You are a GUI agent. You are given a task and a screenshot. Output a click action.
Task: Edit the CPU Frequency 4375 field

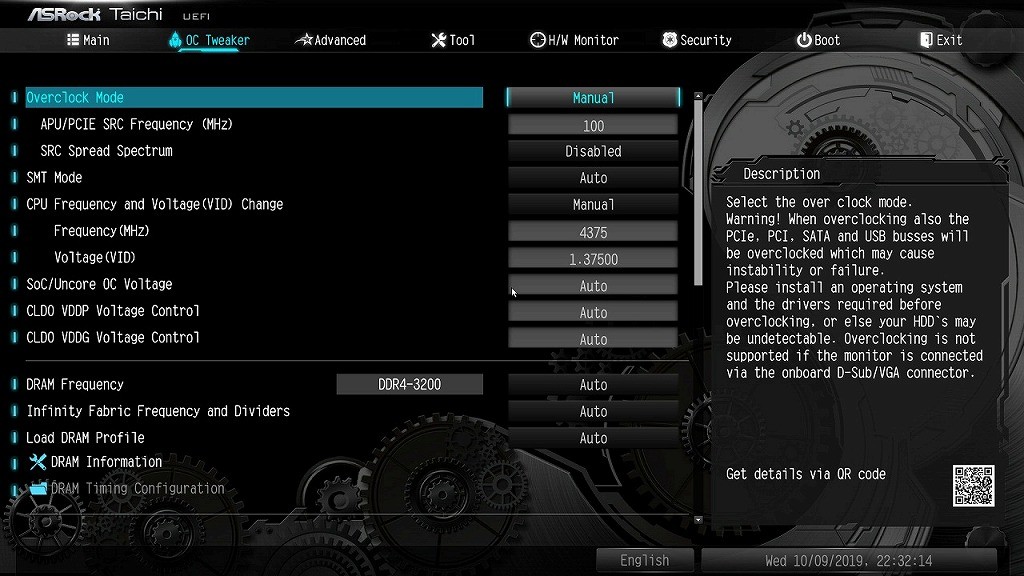(x=593, y=232)
